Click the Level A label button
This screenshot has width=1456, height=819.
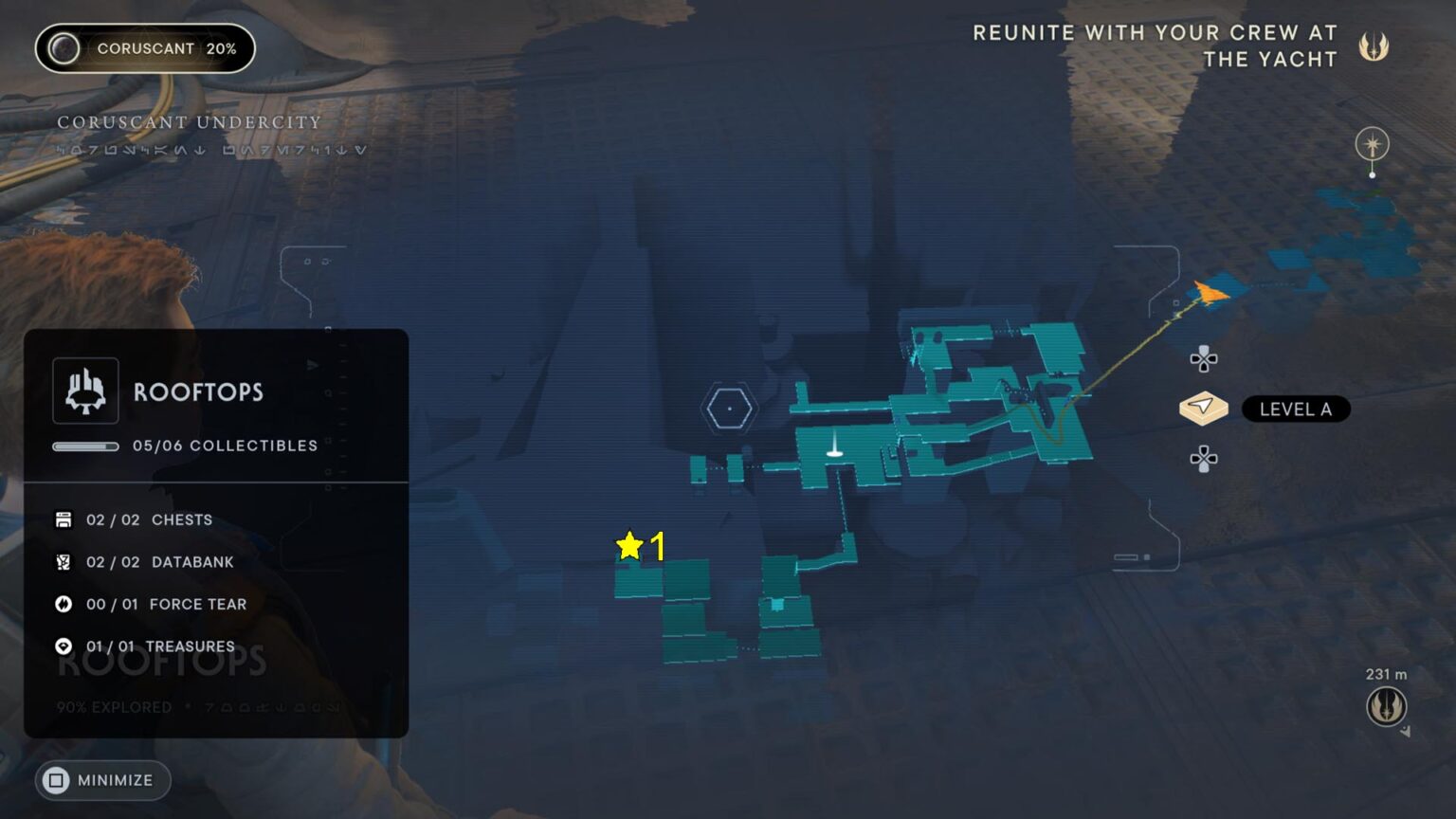1296,409
